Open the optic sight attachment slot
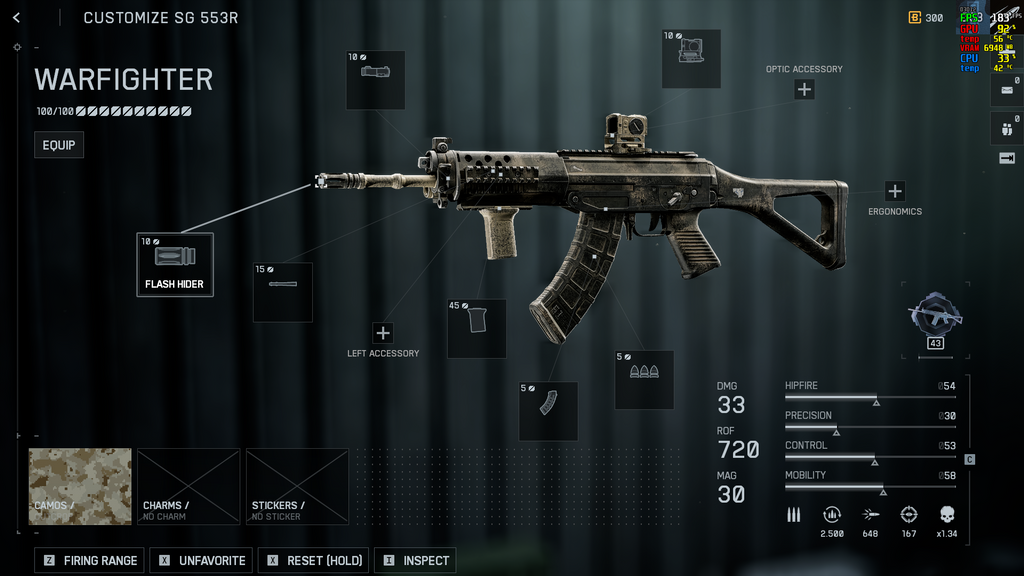 (x=690, y=59)
